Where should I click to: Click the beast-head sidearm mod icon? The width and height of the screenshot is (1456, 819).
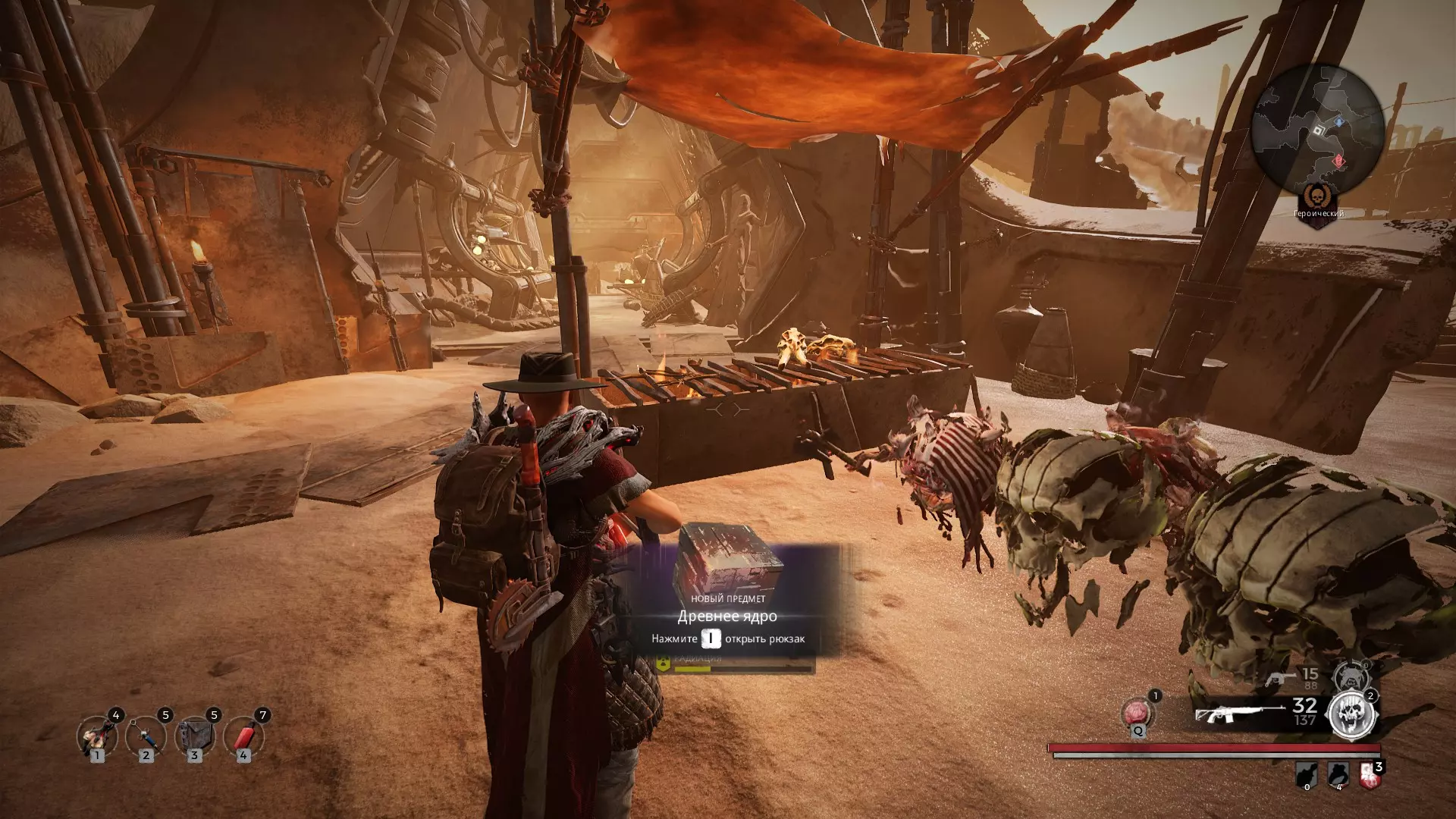point(1351,676)
